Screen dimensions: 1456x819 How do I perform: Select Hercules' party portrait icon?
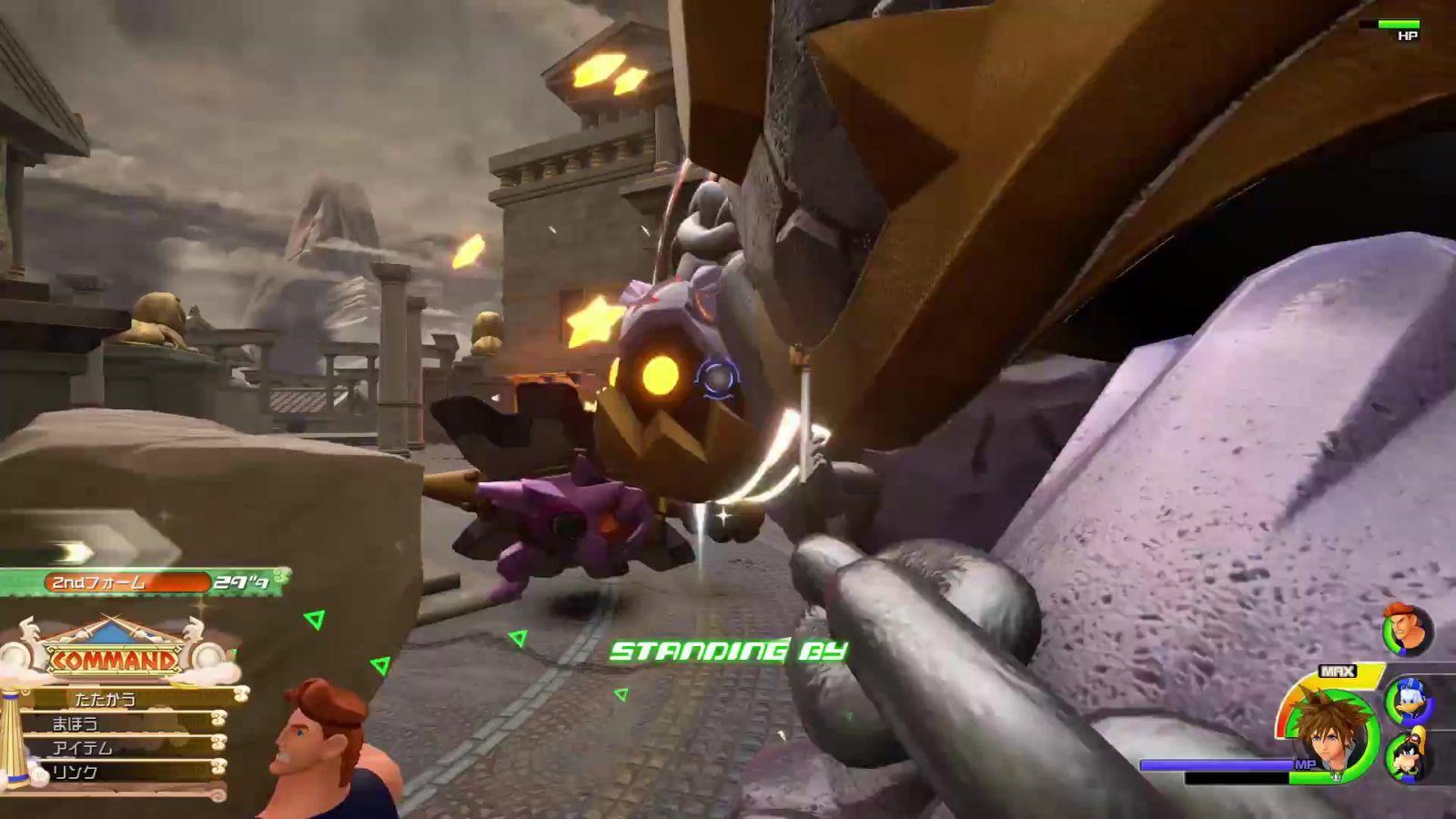pos(1406,630)
